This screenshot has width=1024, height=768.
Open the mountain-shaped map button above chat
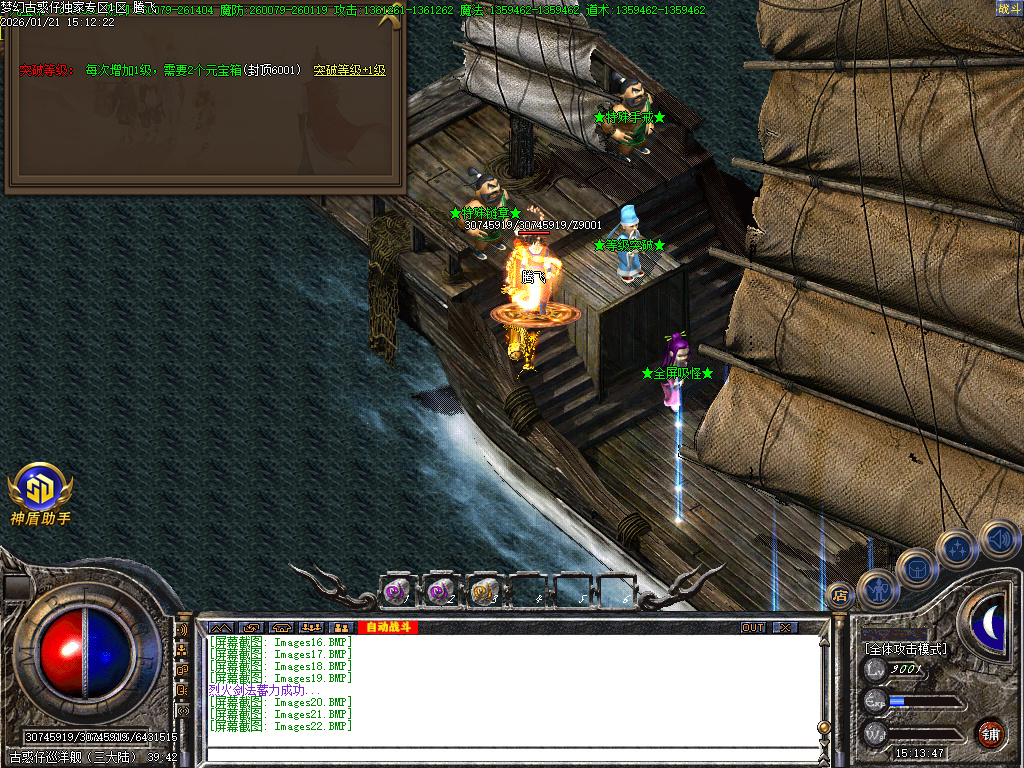click(x=219, y=628)
